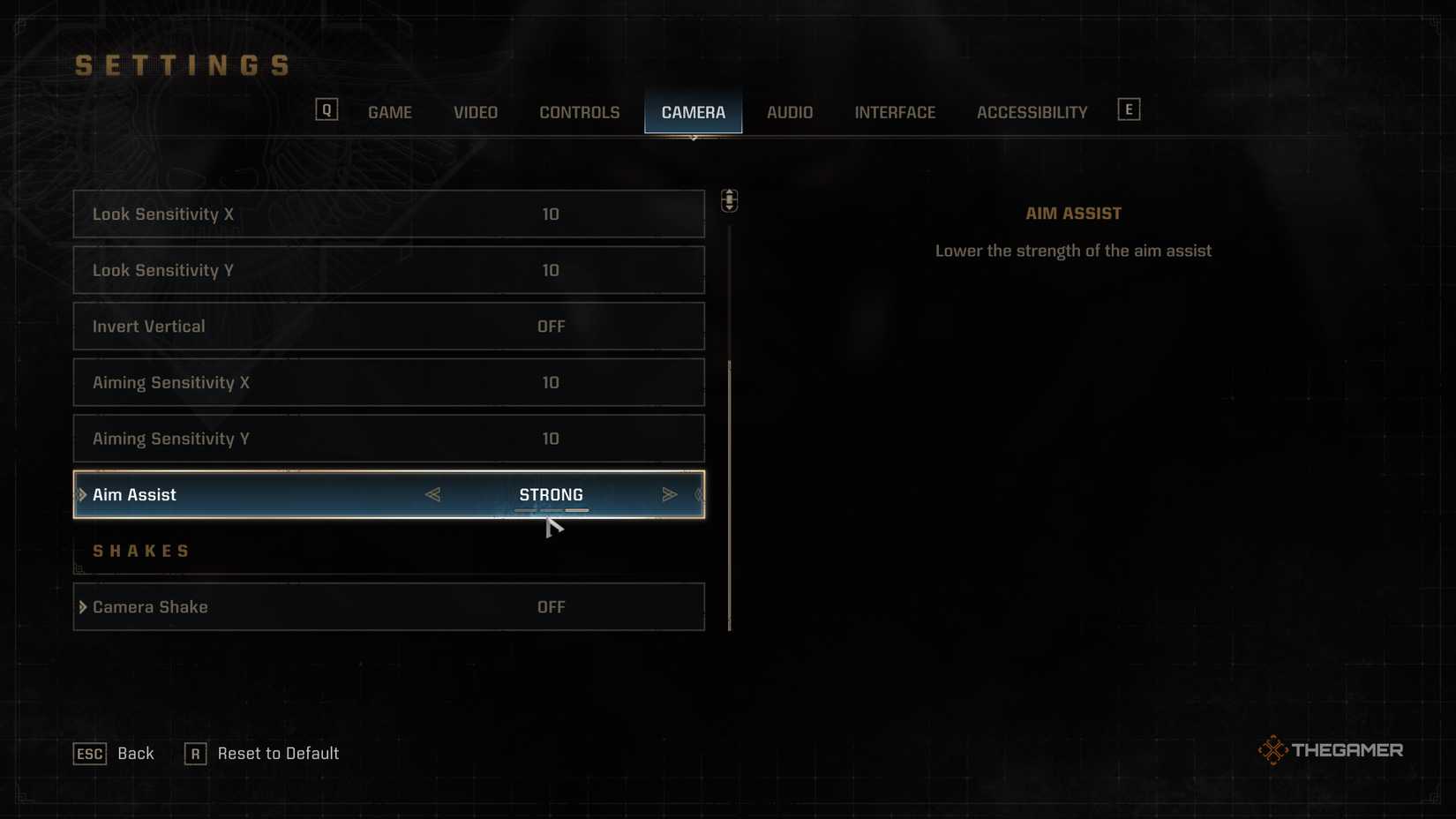Raise Aim Assist with the right arrow

(670, 494)
